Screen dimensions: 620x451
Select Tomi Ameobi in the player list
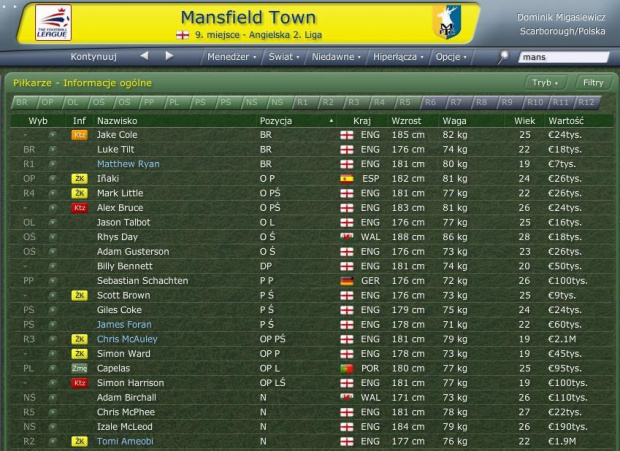(125, 441)
